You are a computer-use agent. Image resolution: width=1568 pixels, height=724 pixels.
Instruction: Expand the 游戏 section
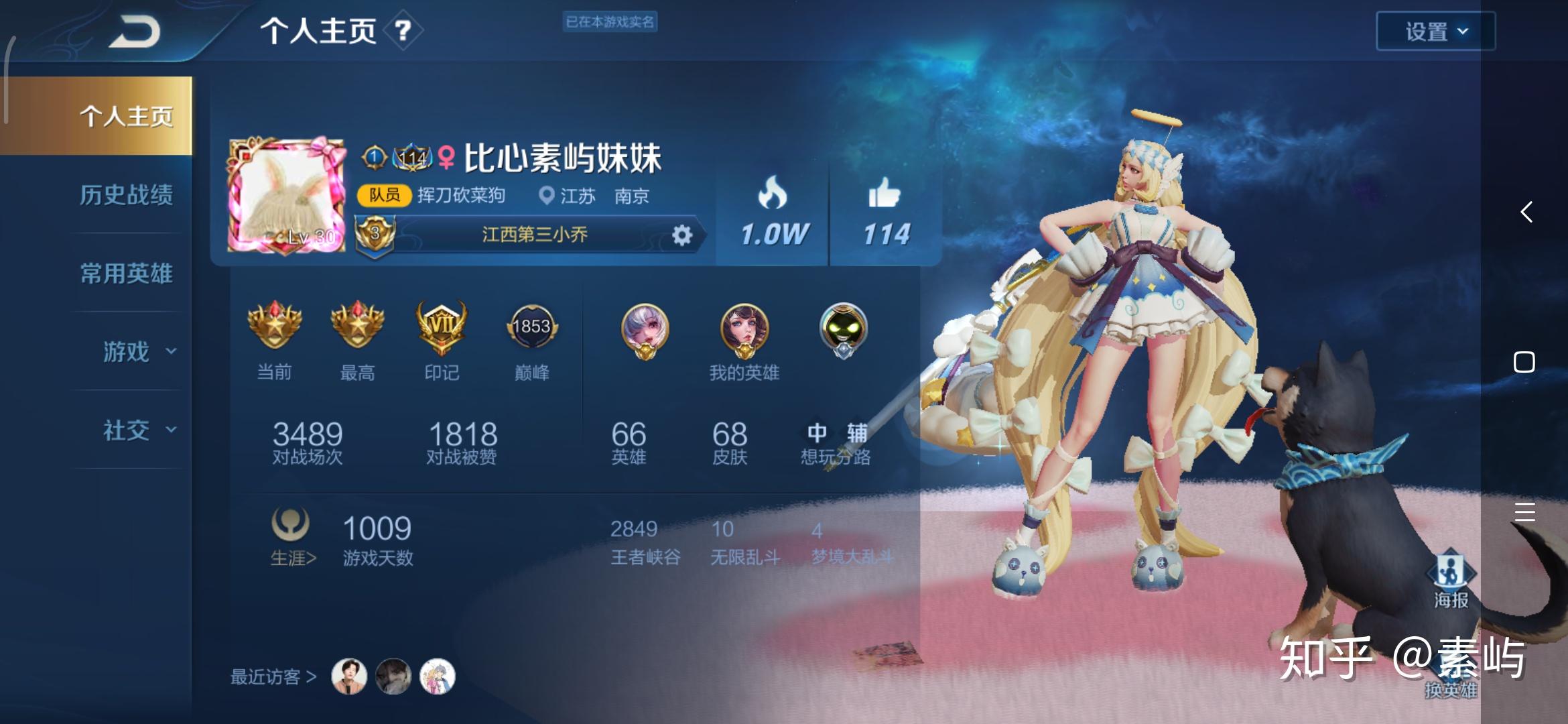coord(137,352)
